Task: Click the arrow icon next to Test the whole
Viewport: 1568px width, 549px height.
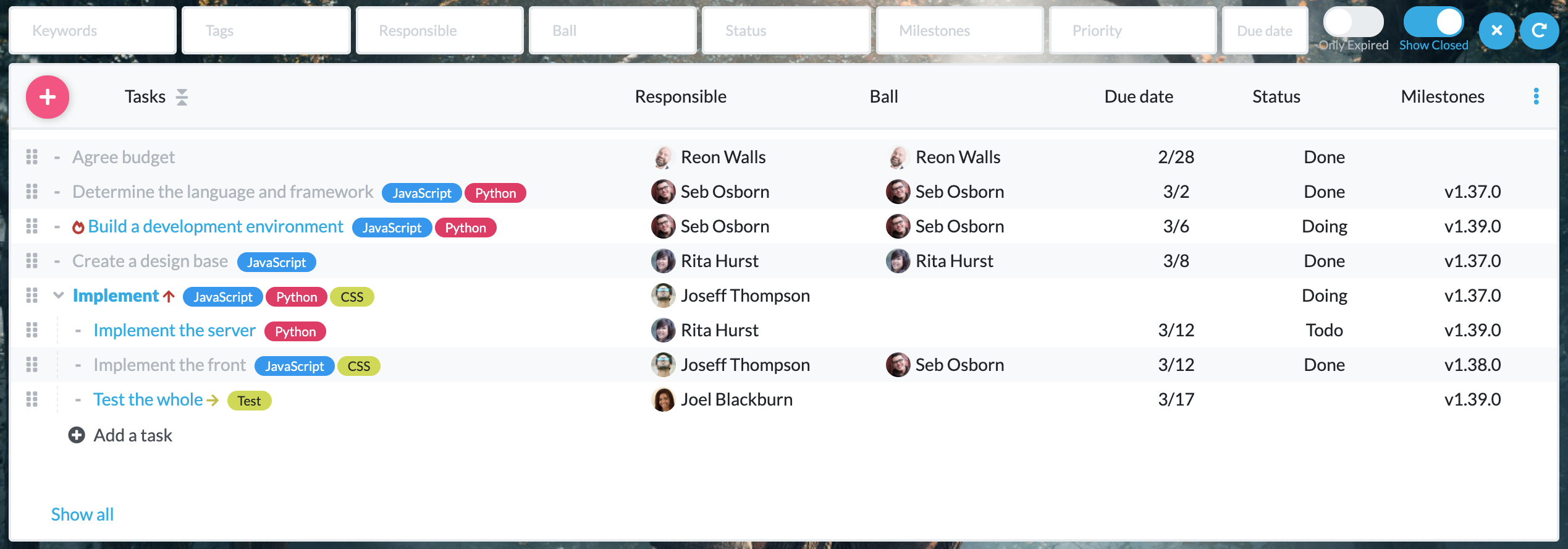Action: [x=211, y=400]
